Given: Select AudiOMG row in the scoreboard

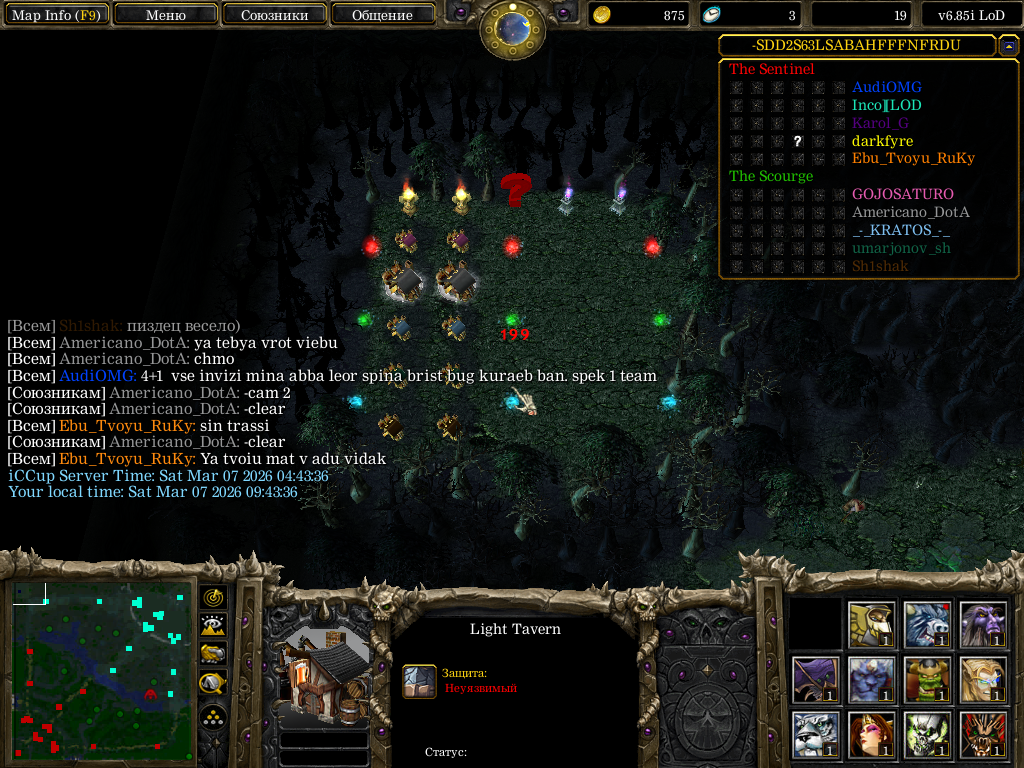Looking at the screenshot, I should point(886,88).
